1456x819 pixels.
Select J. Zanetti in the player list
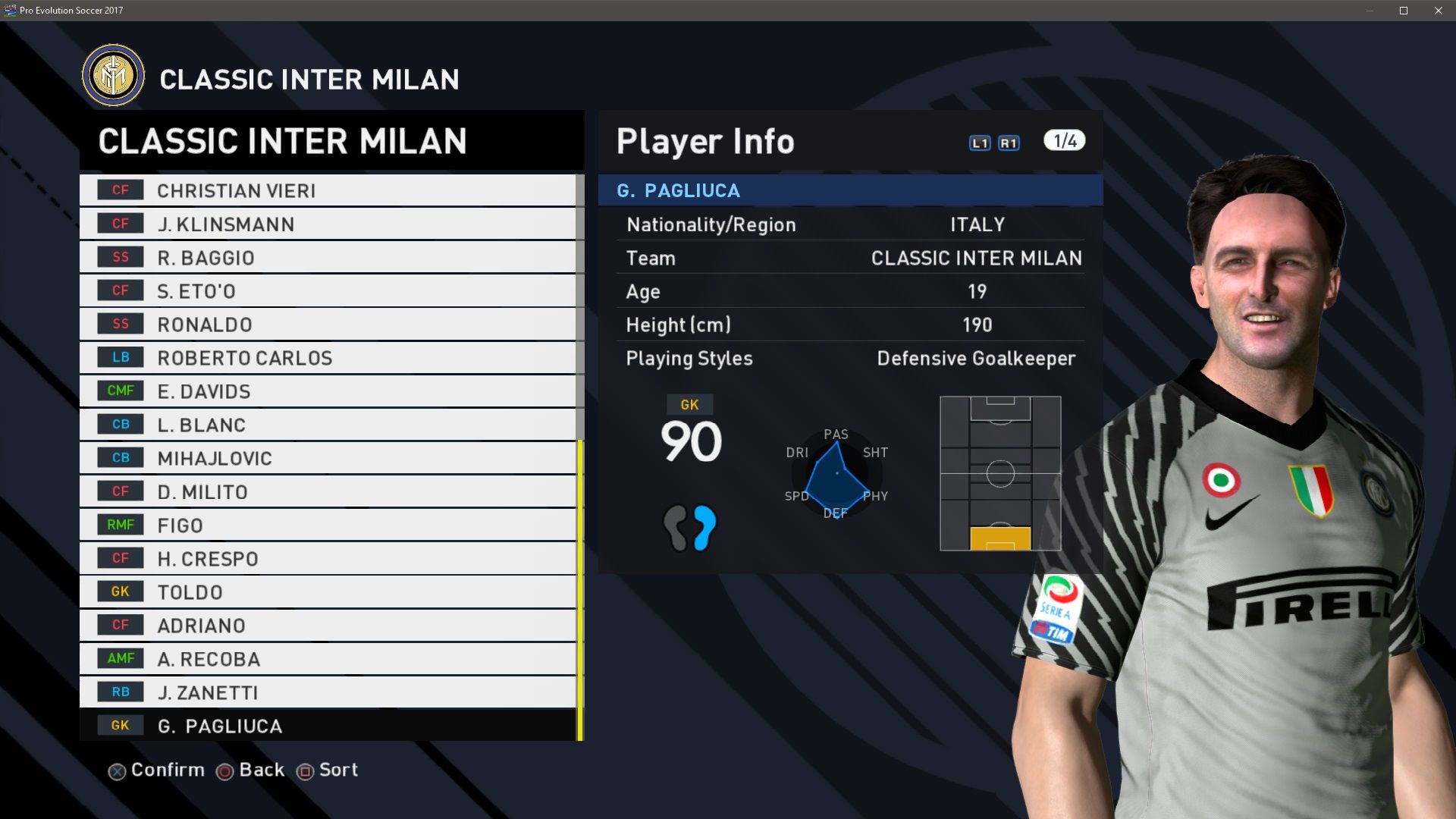click(x=328, y=692)
